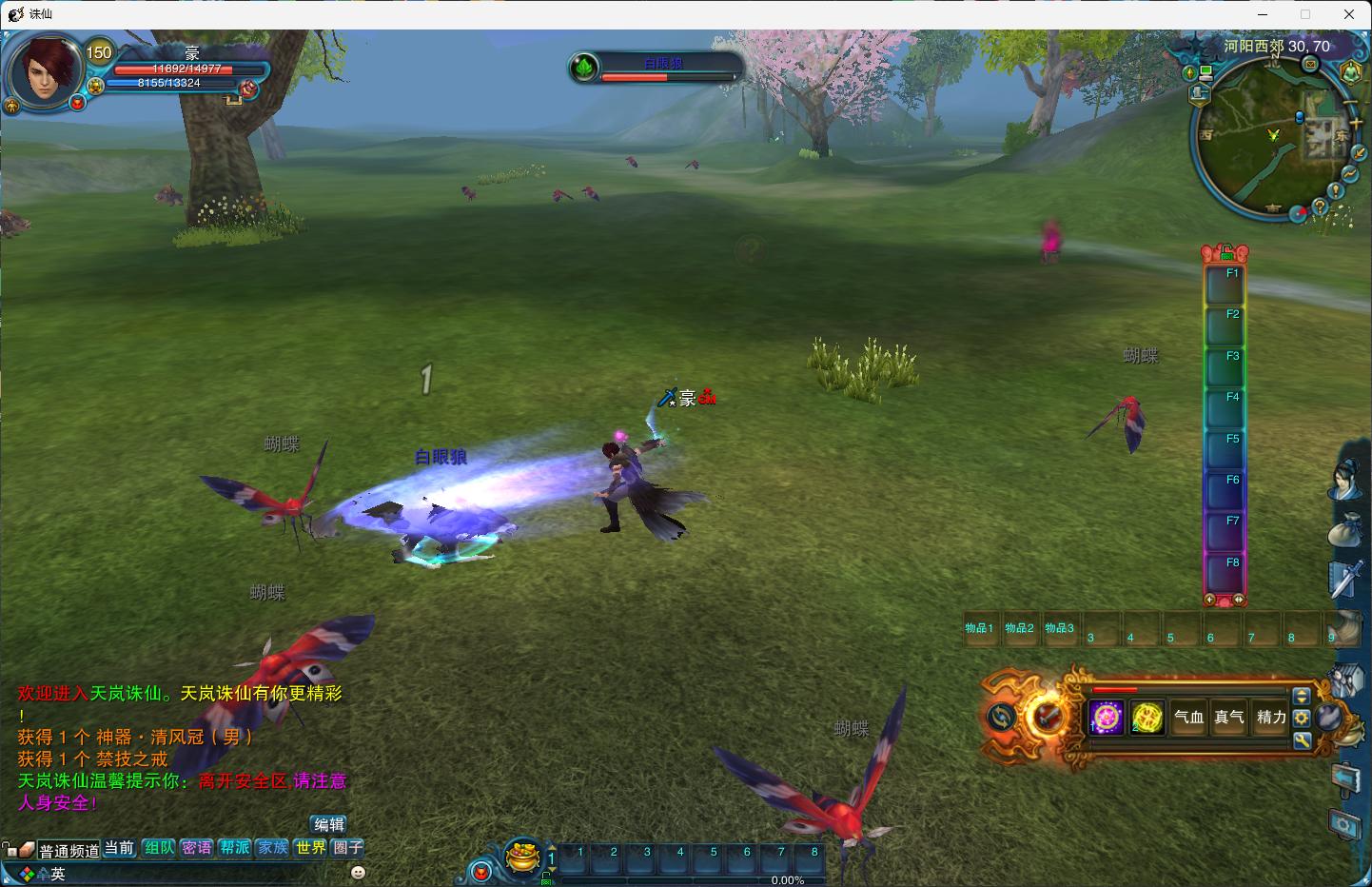Open the gold treasure pot icon

pos(521,856)
